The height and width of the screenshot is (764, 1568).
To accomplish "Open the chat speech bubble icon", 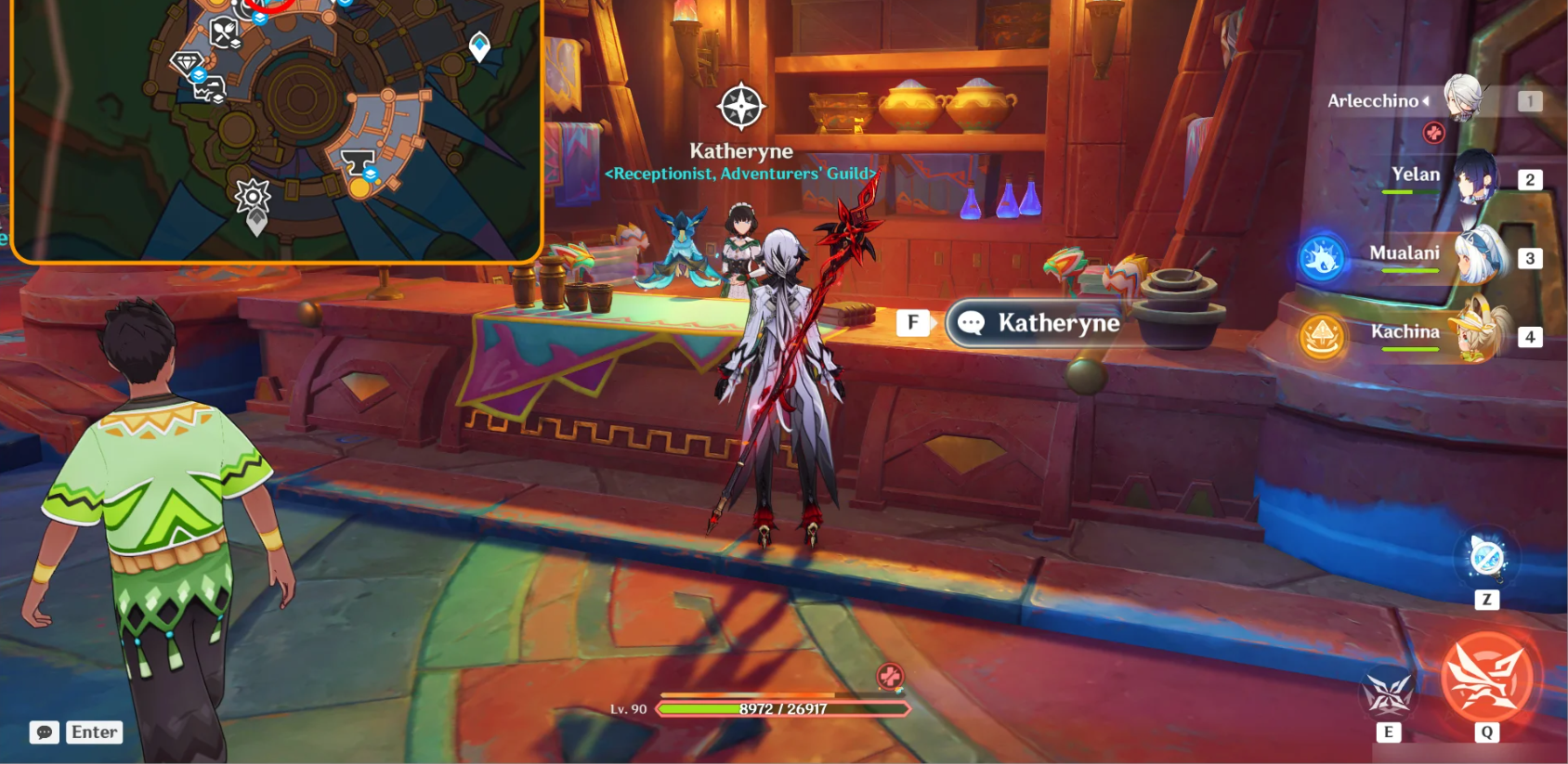I will coord(44,732).
